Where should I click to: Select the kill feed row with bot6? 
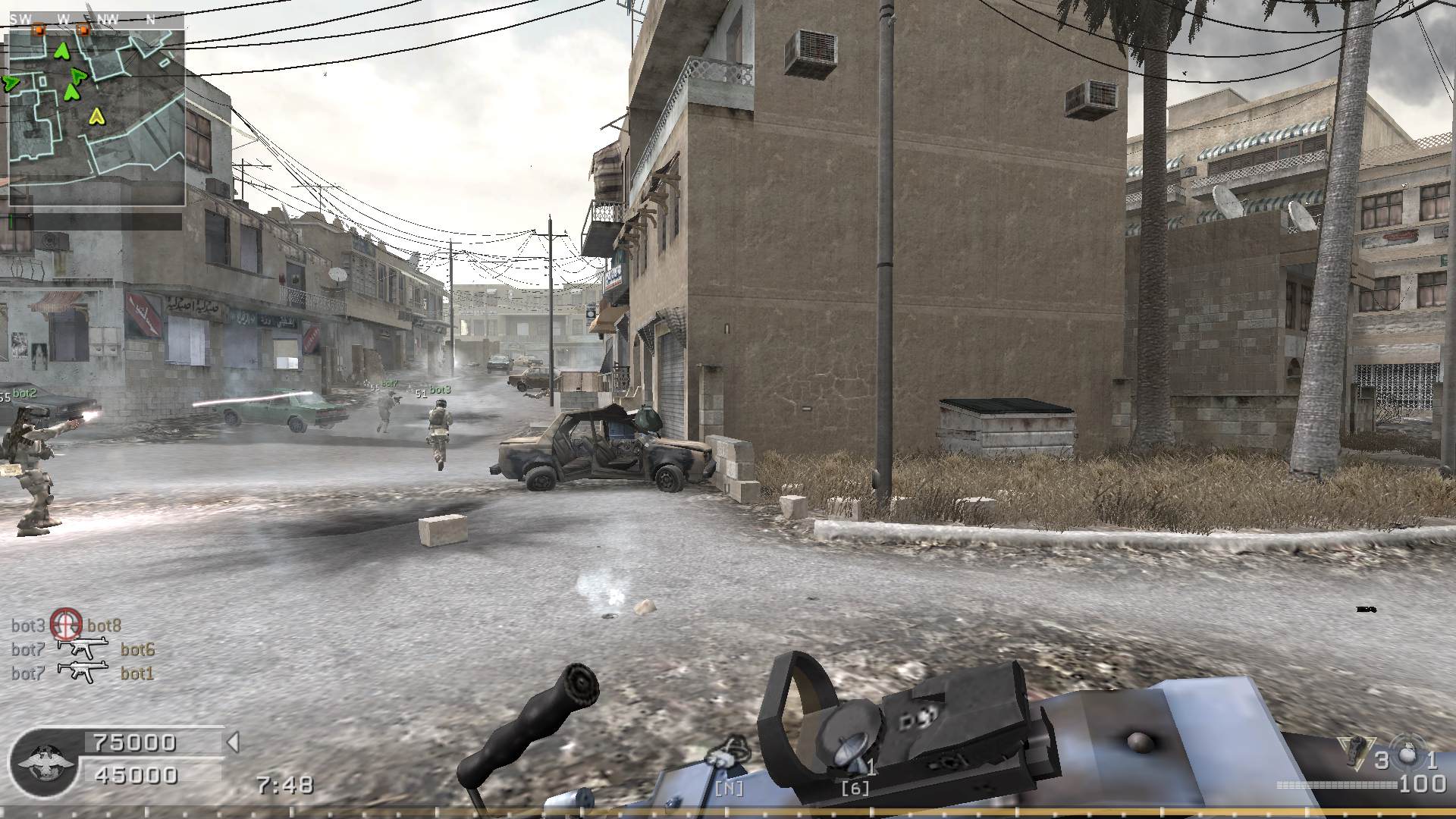(83, 649)
